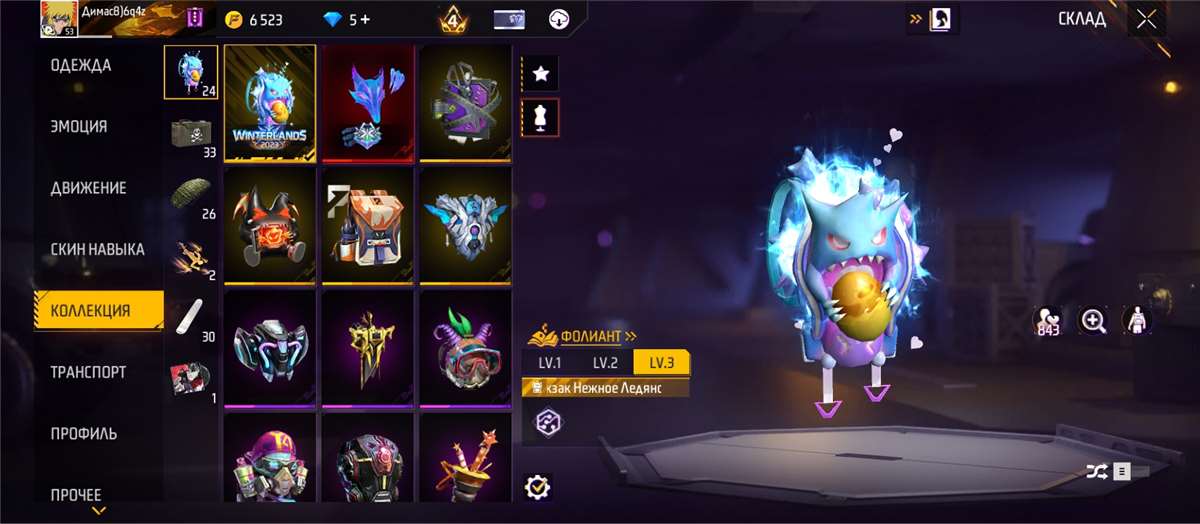Select the blue wolf mask backpack
The height and width of the screenshot is (524, 1200).
pos(368,103)
